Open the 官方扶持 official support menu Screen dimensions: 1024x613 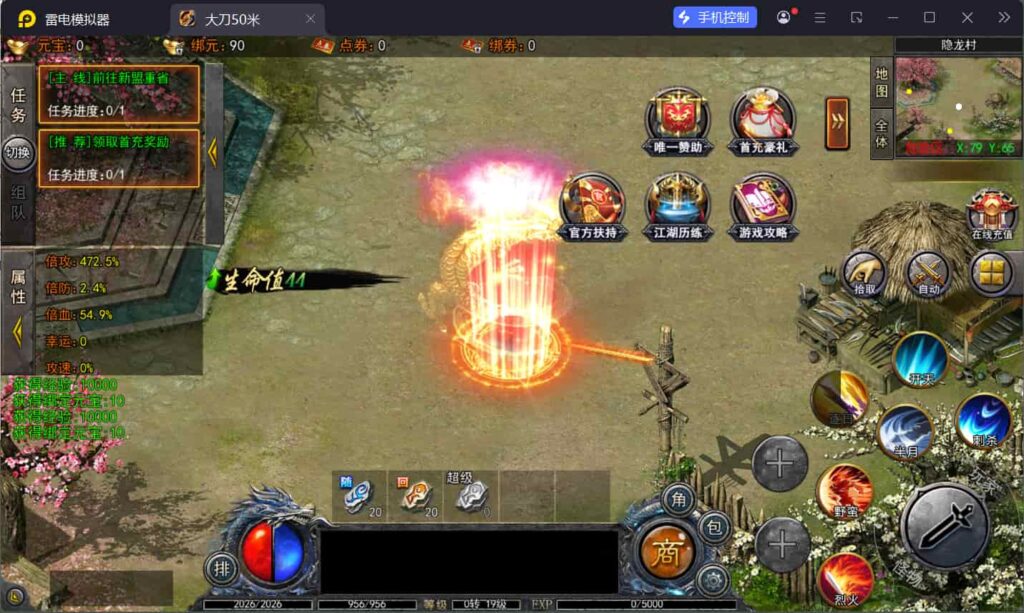[591, 203]
